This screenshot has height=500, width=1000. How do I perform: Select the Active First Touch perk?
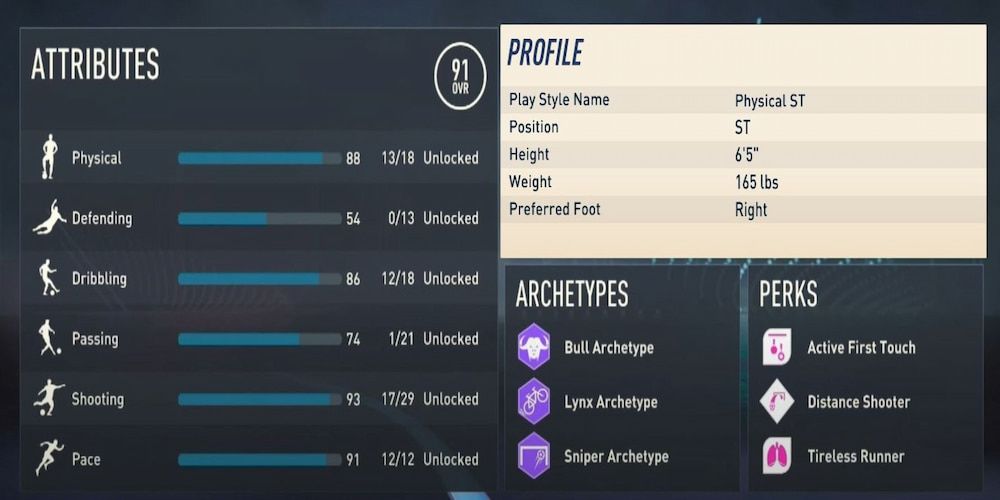tap(777, 347)
